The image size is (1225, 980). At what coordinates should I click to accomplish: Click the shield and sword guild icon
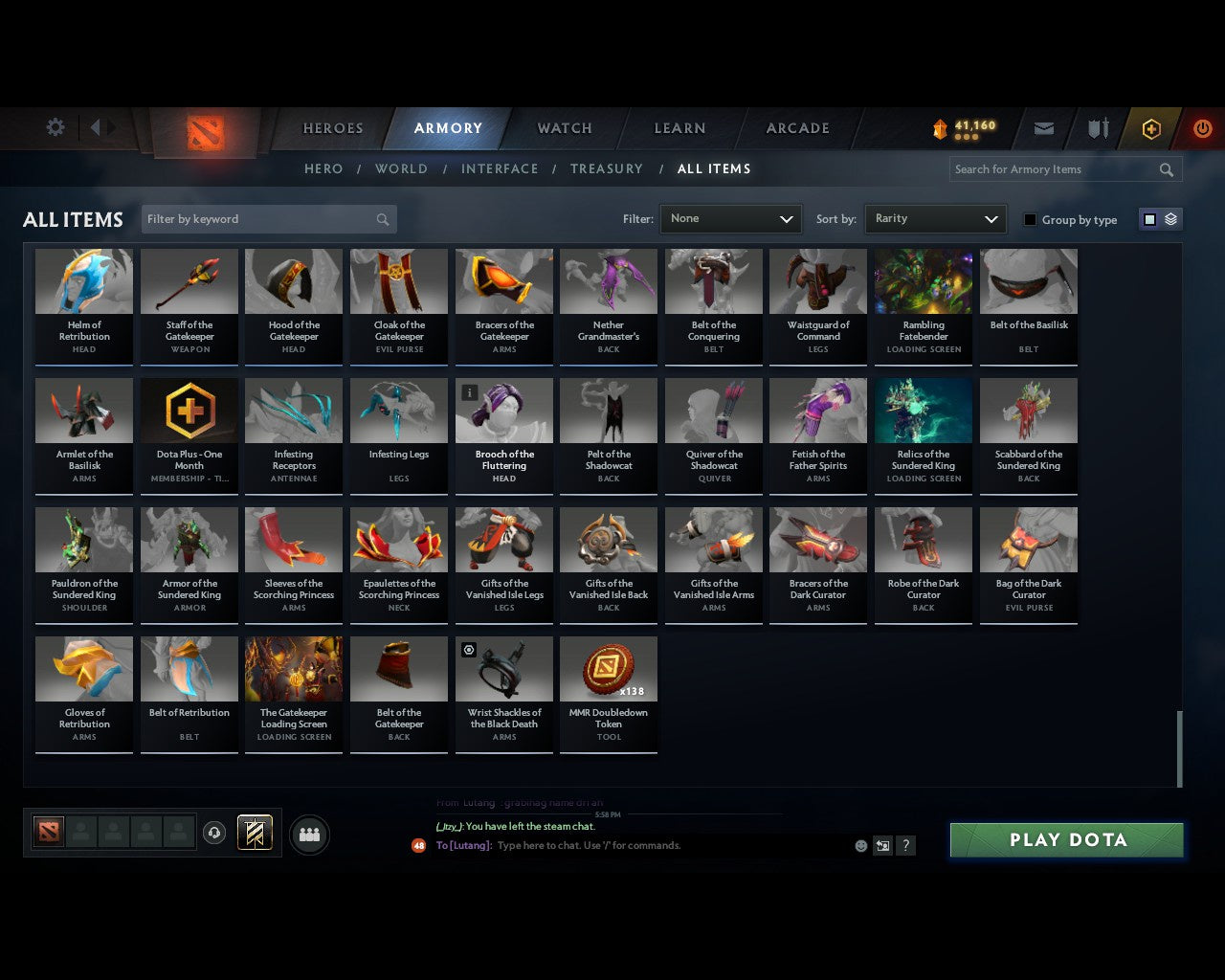pos(1097,128)
